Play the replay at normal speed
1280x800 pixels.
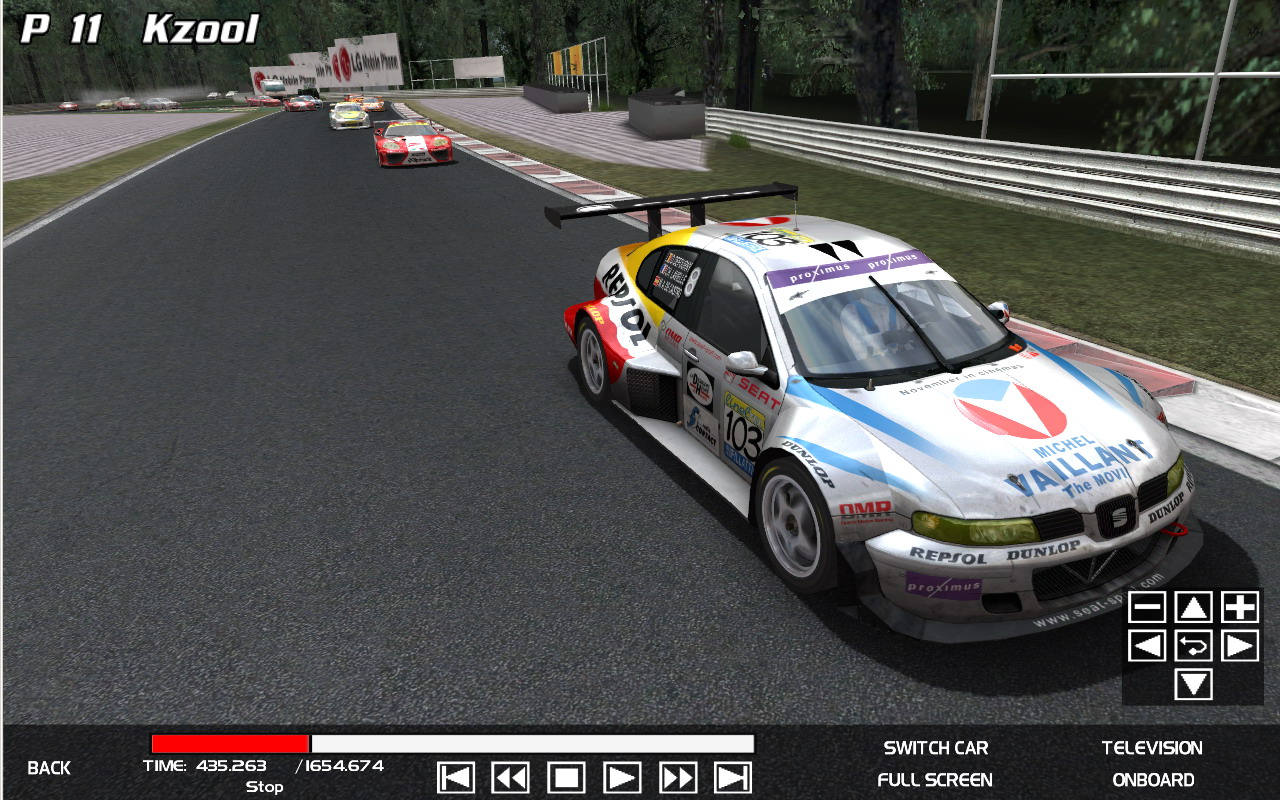click(622, 778)
